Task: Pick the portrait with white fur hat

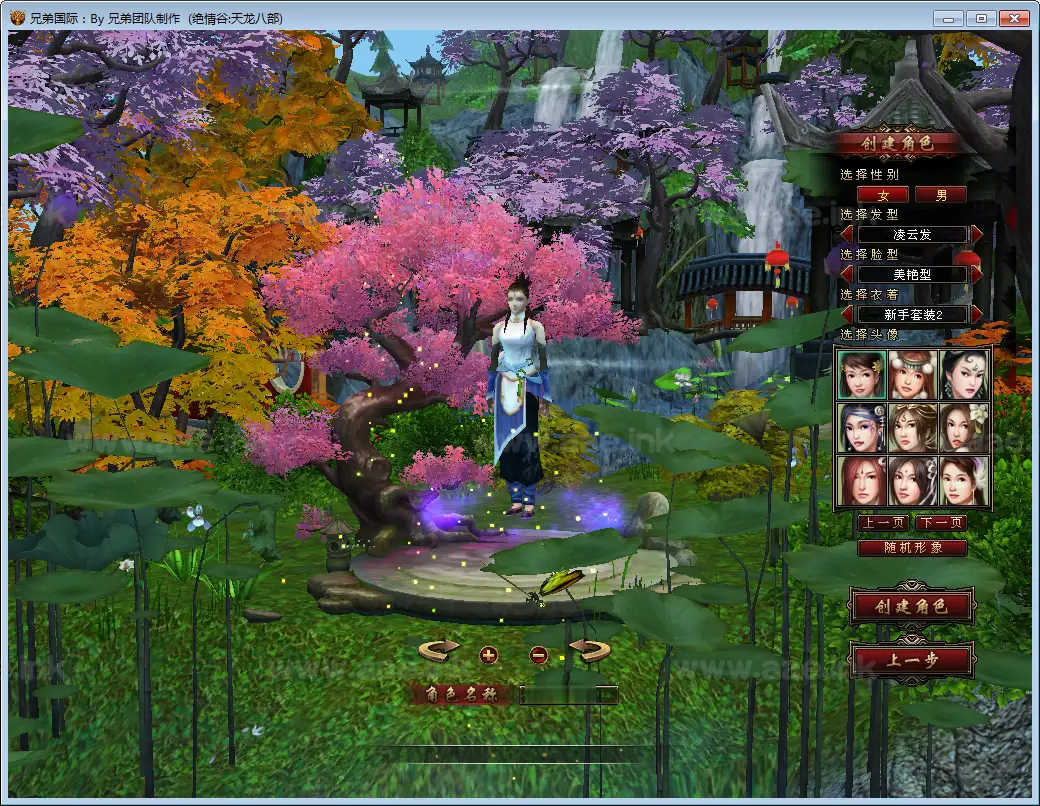Action: (x=912, y=374)
